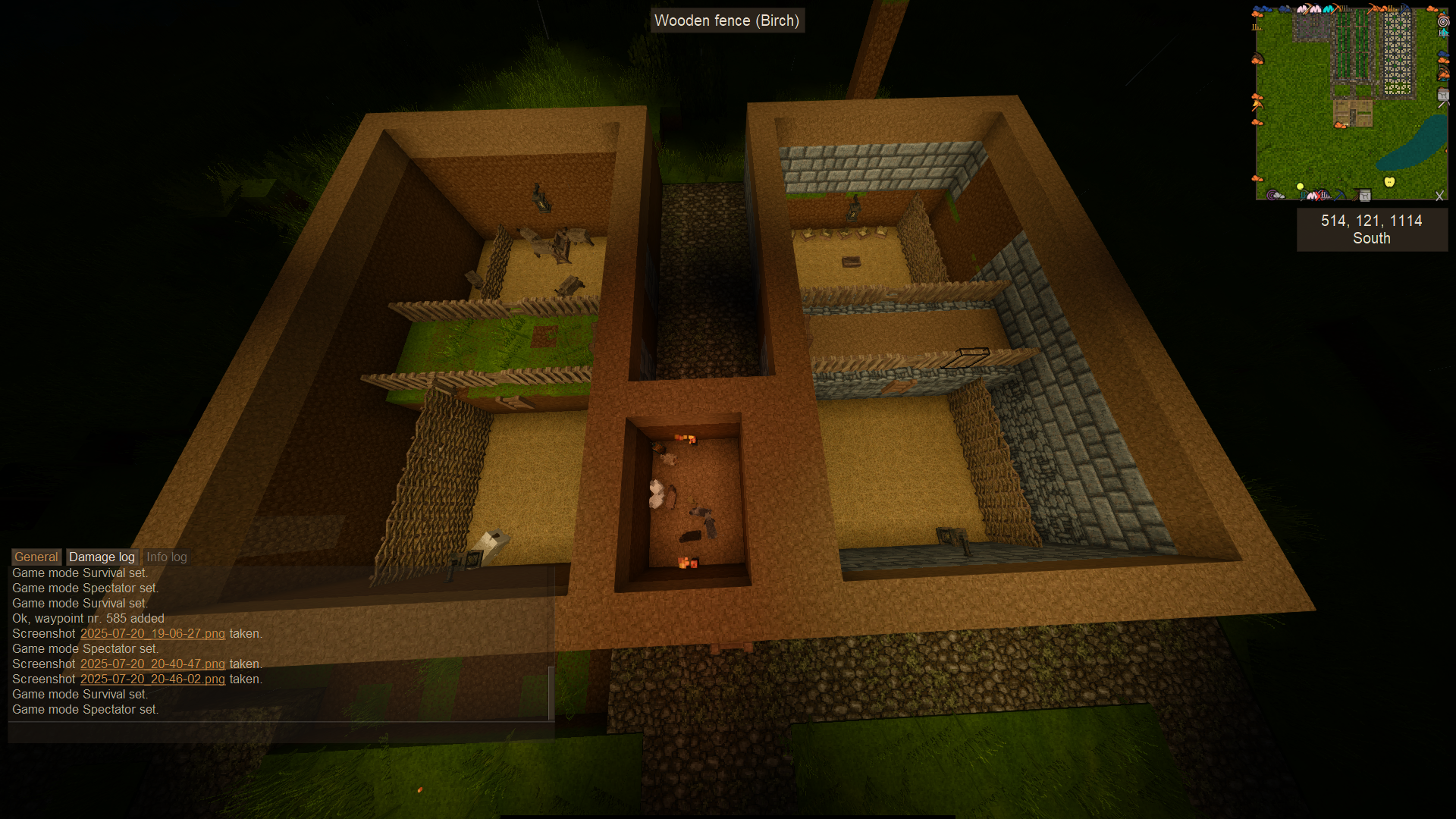Switch to the General chat tab

36,557
